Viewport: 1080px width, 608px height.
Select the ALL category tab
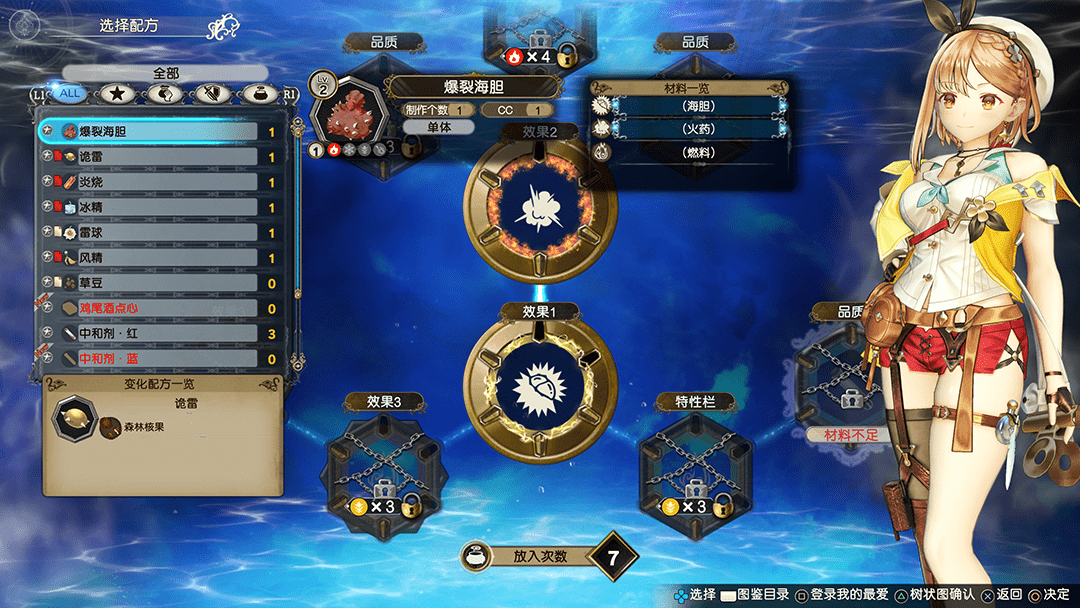coord(68,94)
